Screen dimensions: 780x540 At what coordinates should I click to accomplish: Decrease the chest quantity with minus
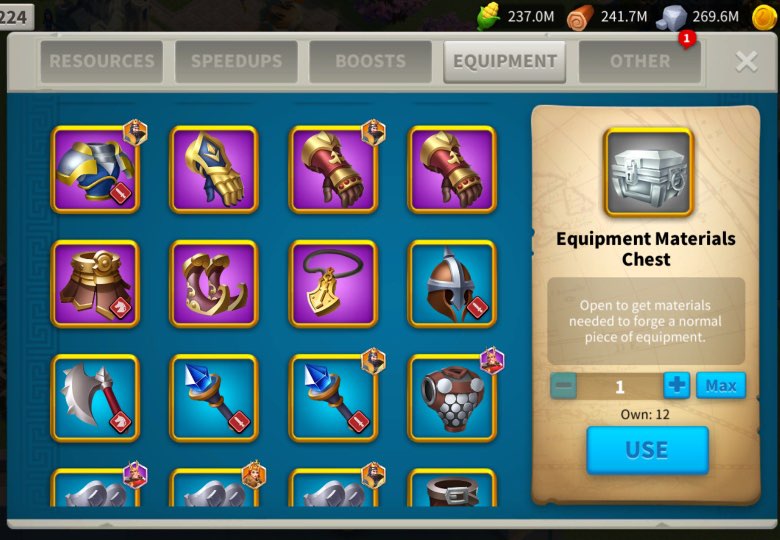[563, 386]
